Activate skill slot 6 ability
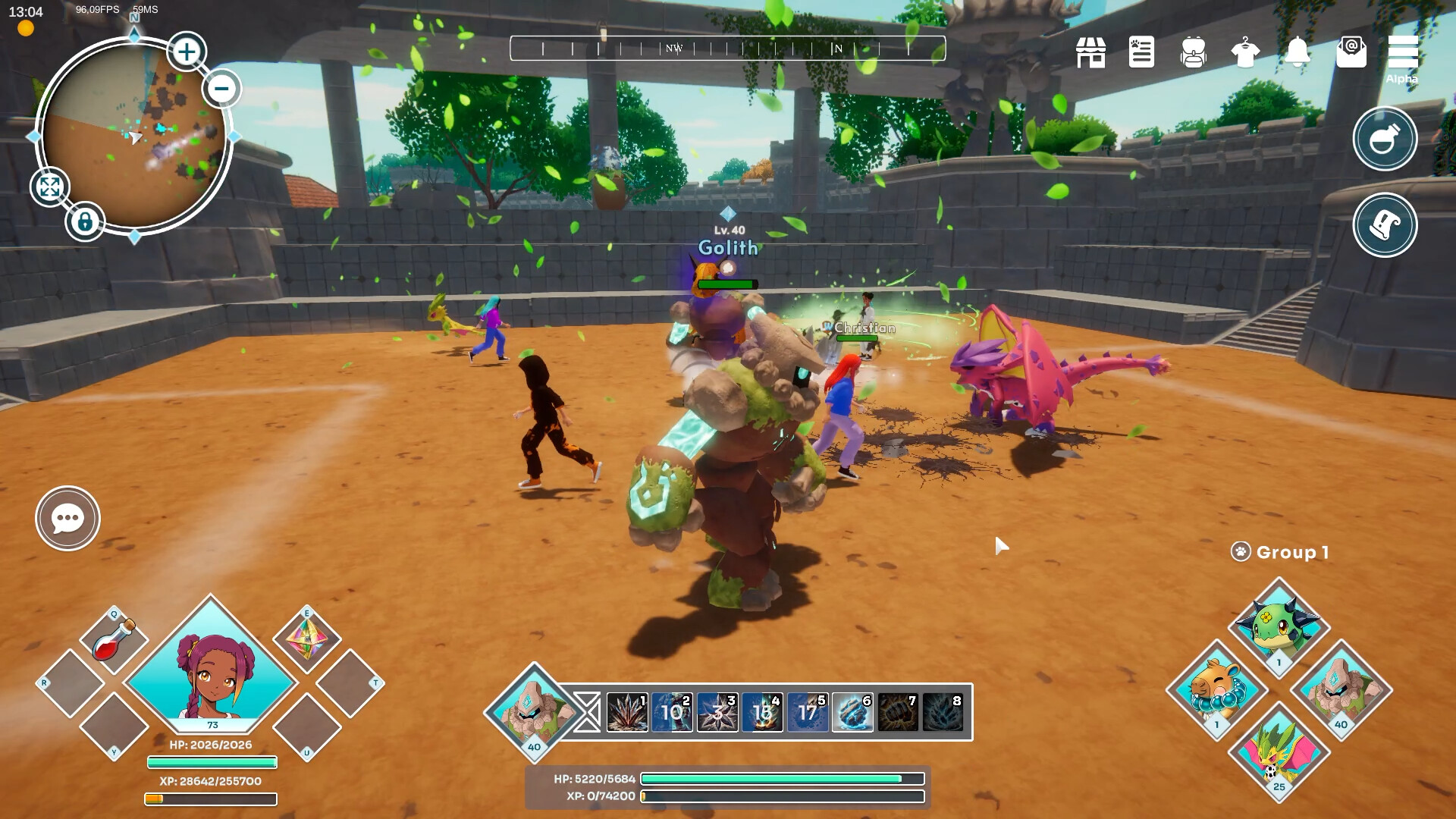Viewport: 1456px width, 819px height. [x=852, y=713]
